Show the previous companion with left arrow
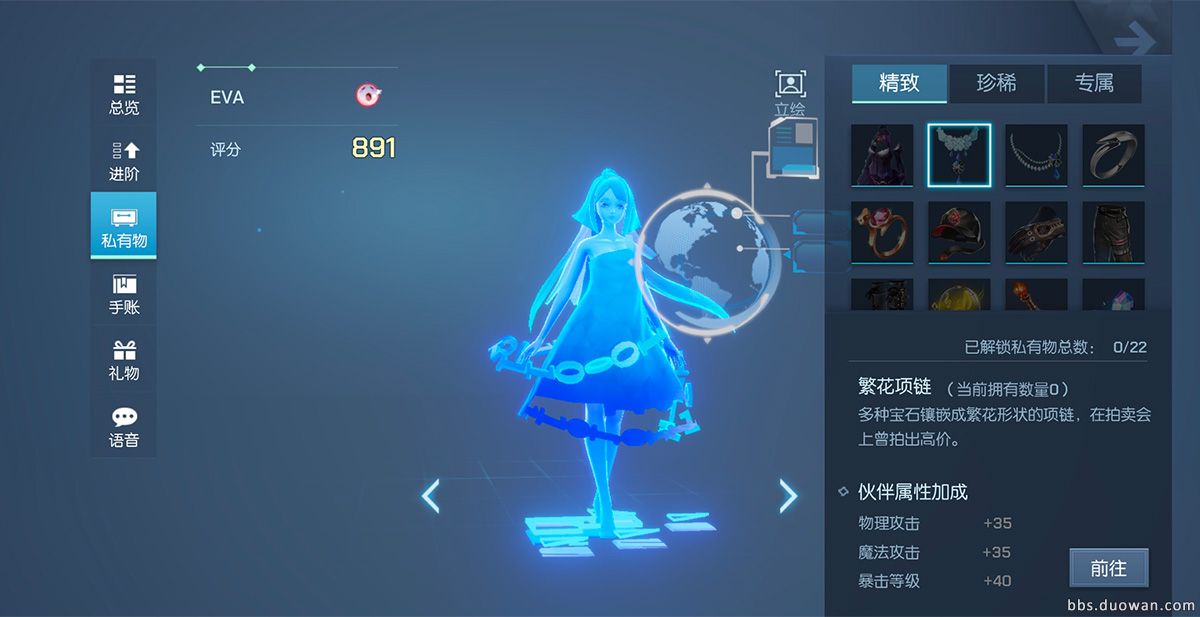1200x617 pixels. coord(431,495)
